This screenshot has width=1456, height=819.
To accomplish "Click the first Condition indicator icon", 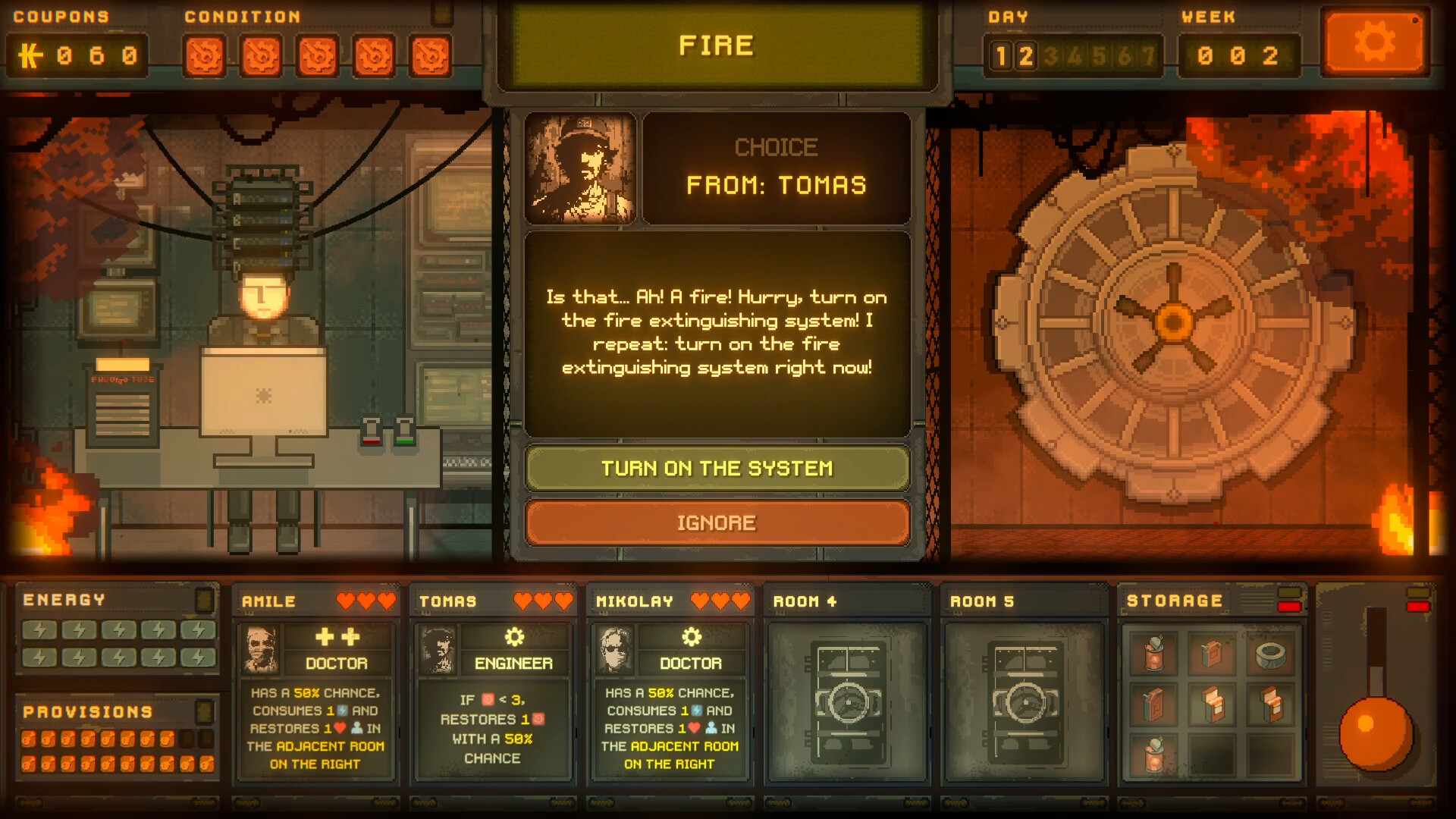I will tap(203, 55).
